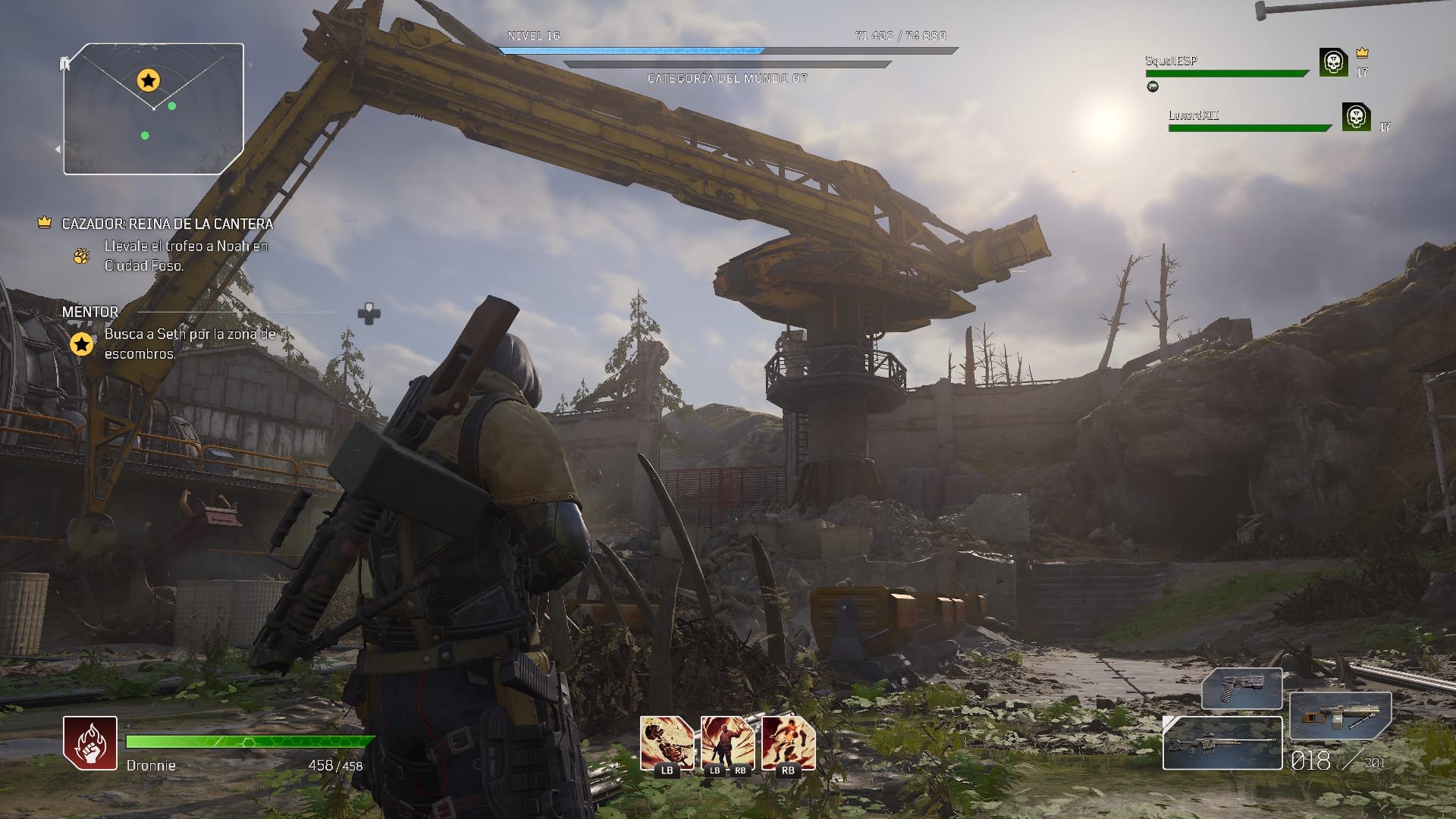This screenshot has height=819, width=1456.
Task: Select the gold star marker on minimap
Action: (148, 79)
